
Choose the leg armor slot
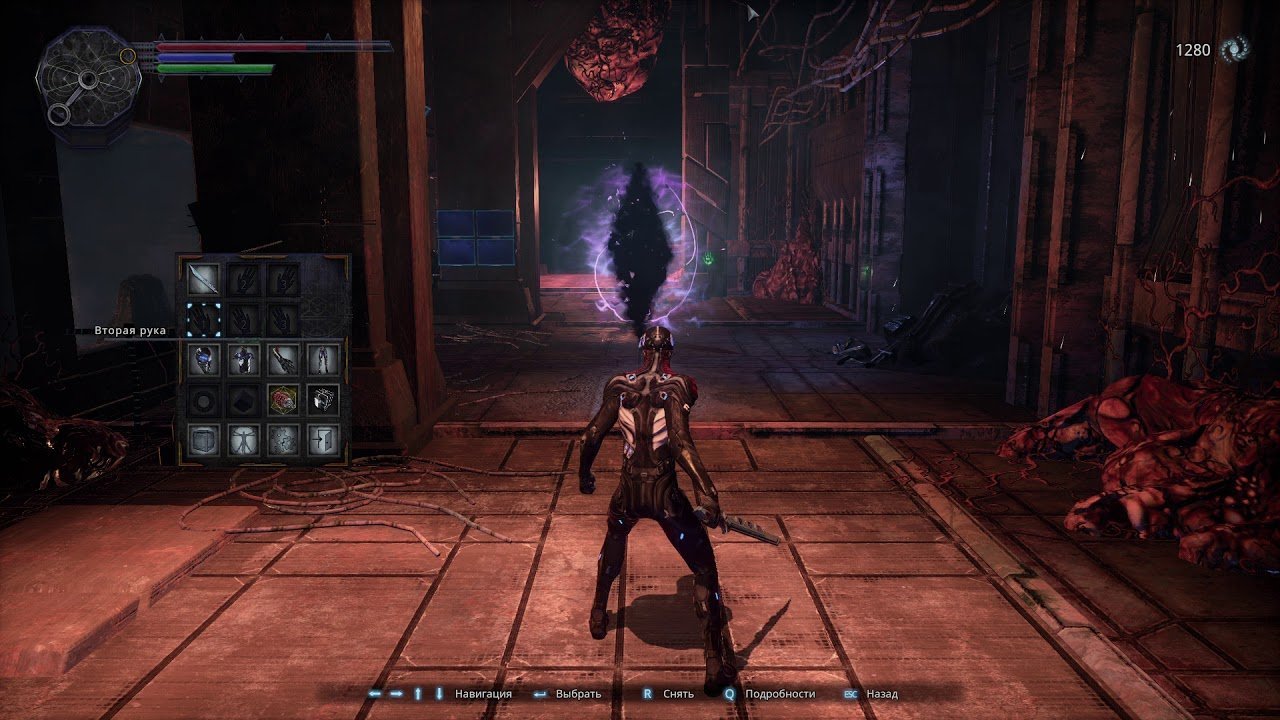point(322,359)
